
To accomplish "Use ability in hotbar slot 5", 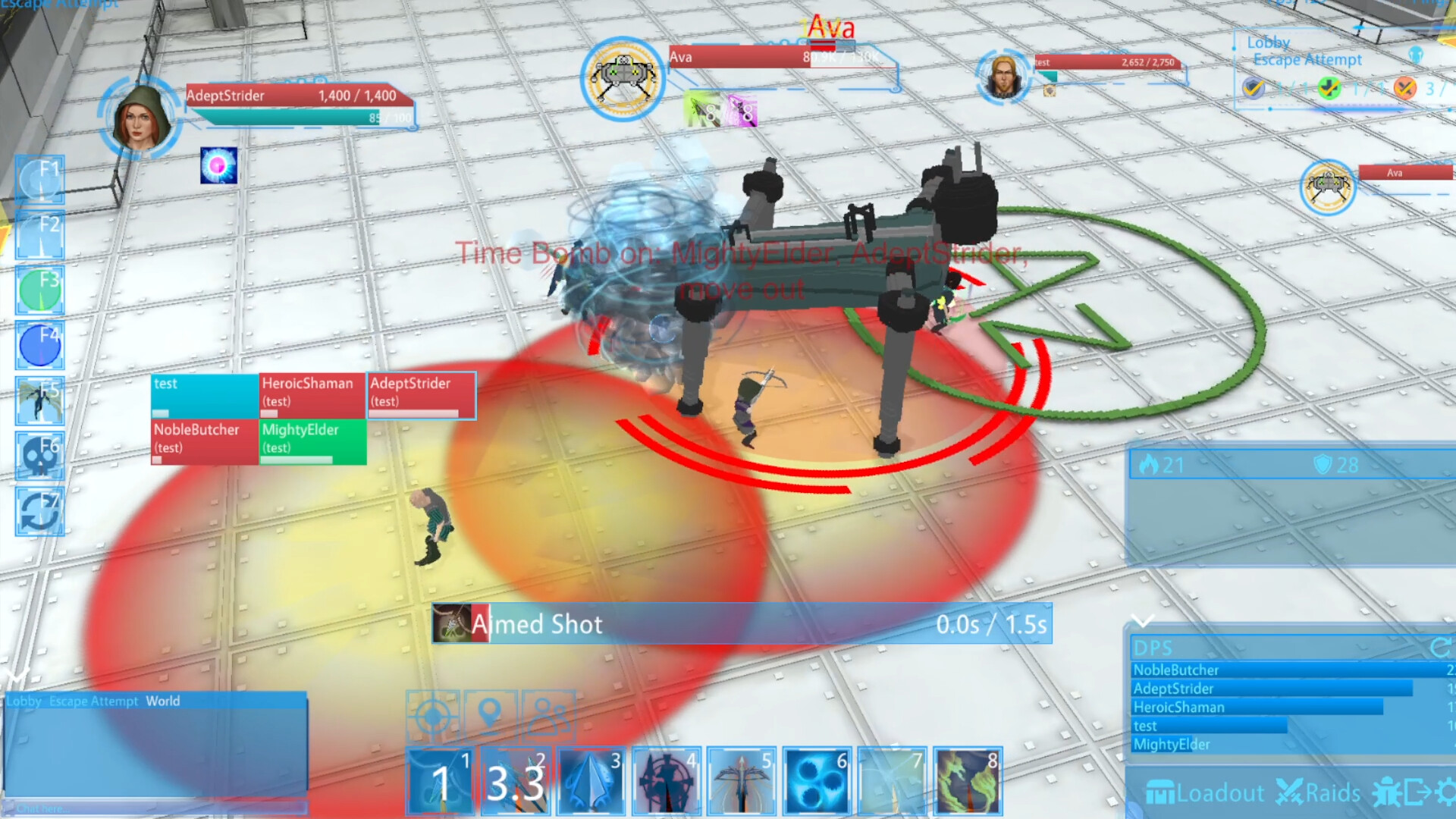I will point(742,781).
